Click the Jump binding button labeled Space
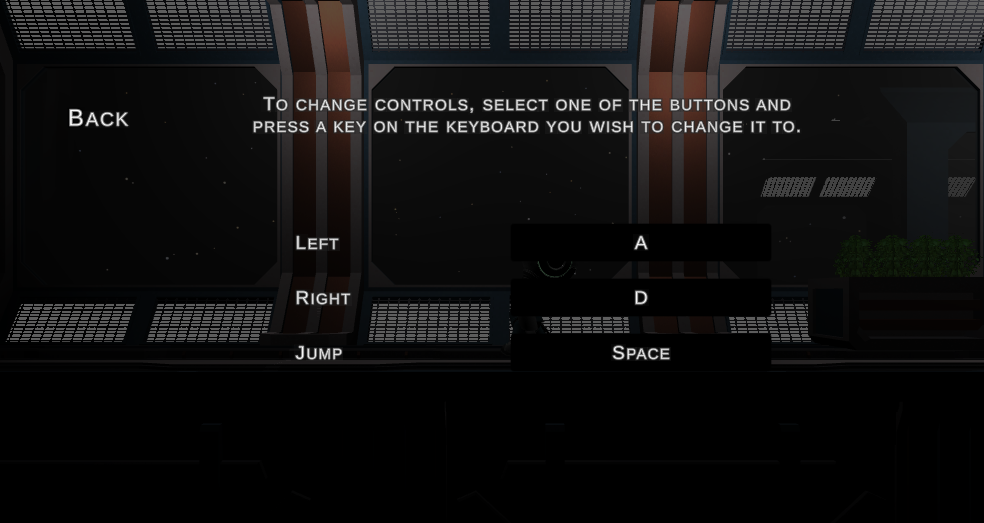 (x=640, y=353)
